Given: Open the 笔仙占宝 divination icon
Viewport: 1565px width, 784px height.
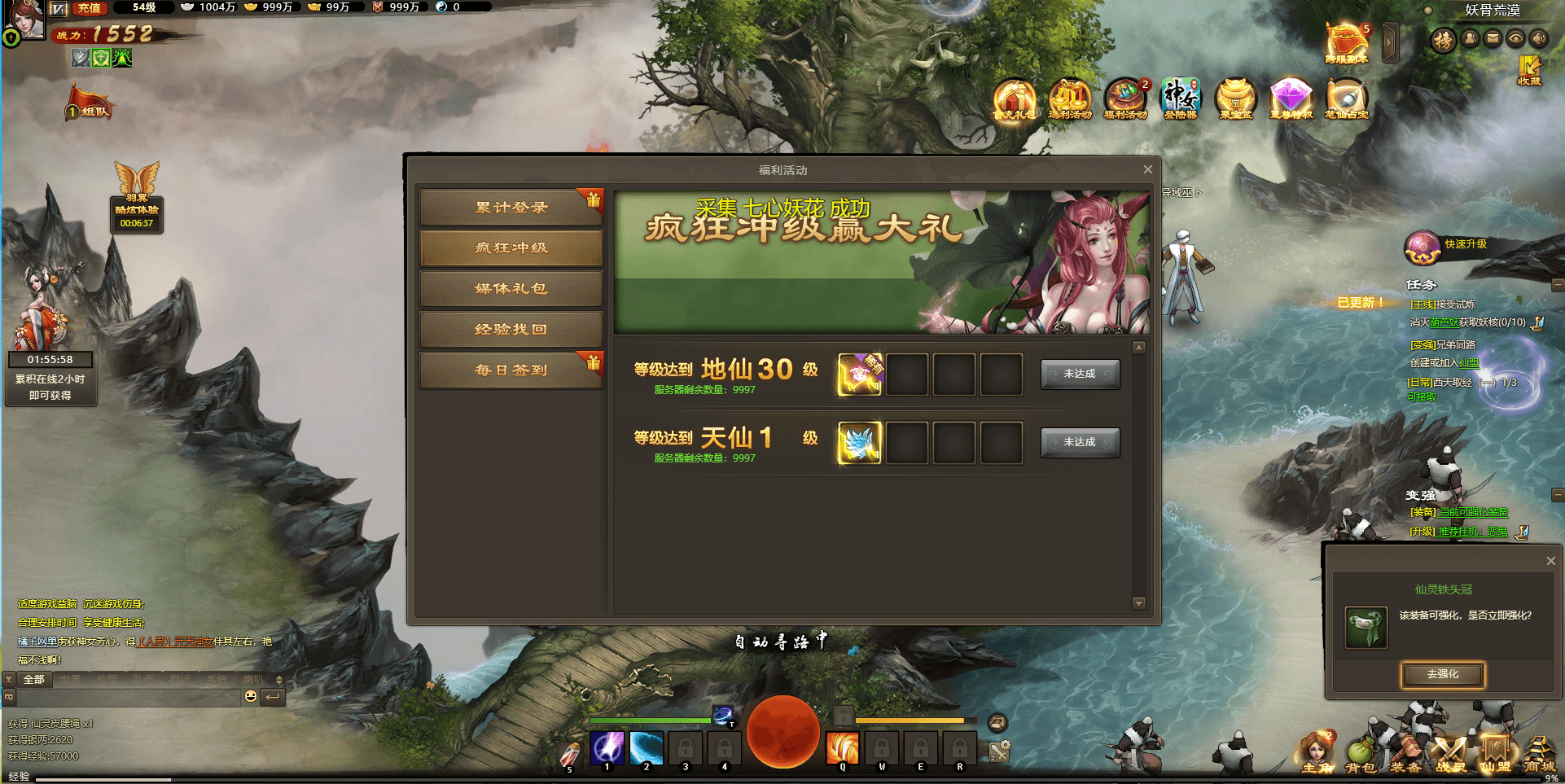Looking at the screenshot, I should coord(1348,99).
